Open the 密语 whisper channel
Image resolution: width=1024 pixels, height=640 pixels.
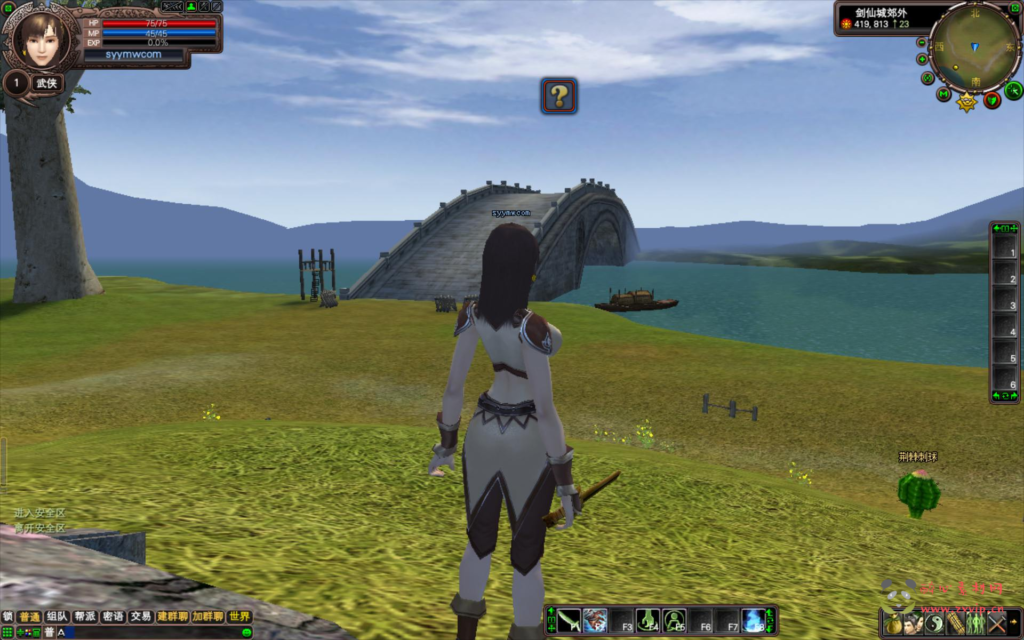[113, 617]
